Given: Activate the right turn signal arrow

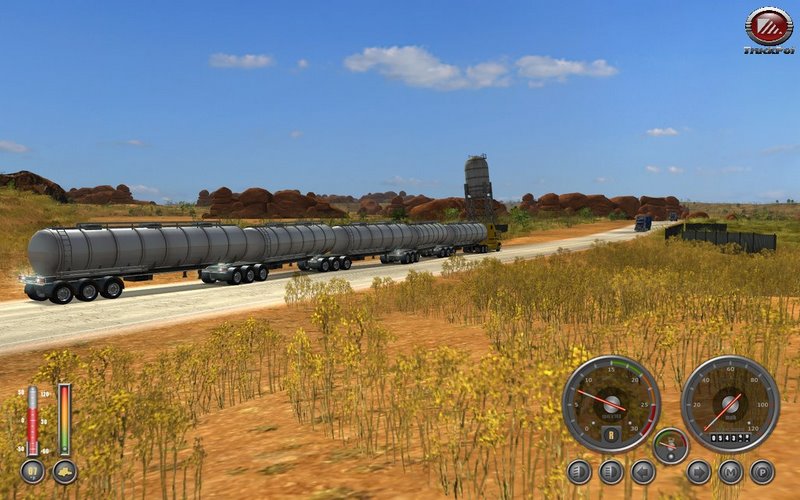Looking at the screenshot, I should (x=699, y=472).
